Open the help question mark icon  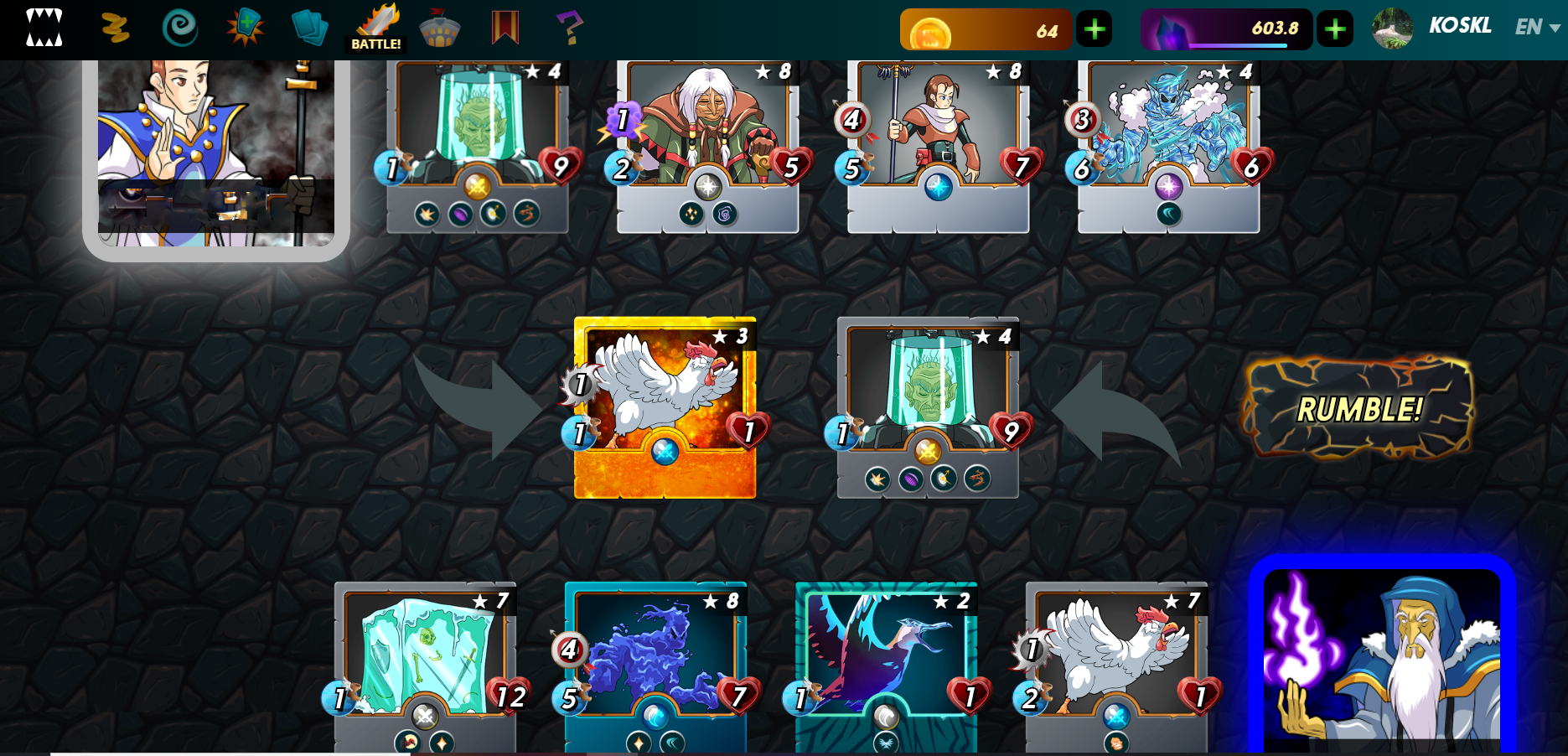[569, 28]
